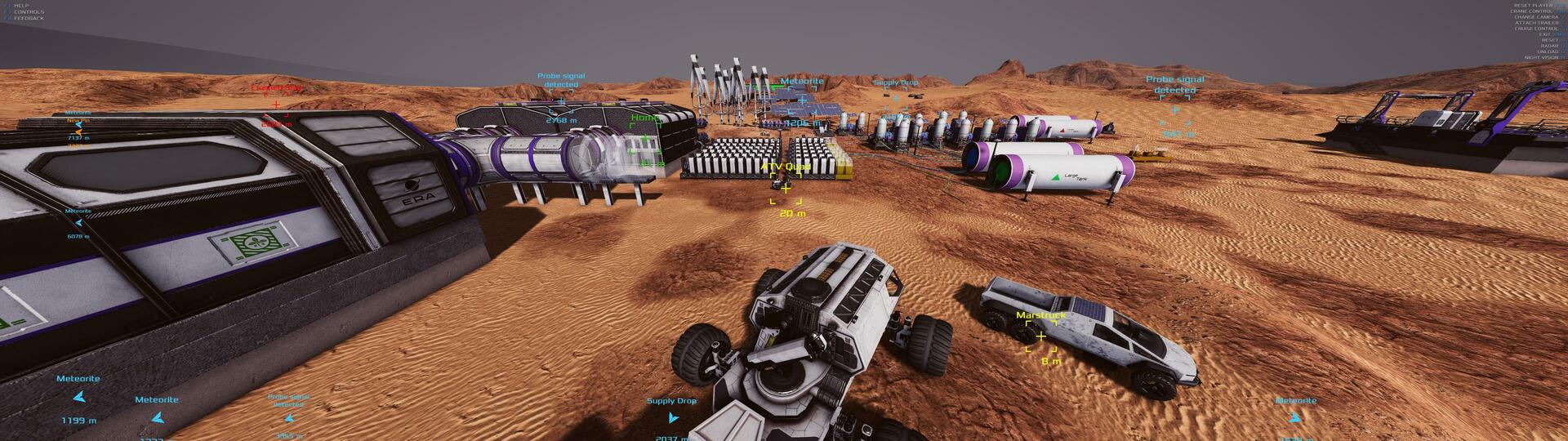Select the Marstruck waypoint marker

[1040, 336]
